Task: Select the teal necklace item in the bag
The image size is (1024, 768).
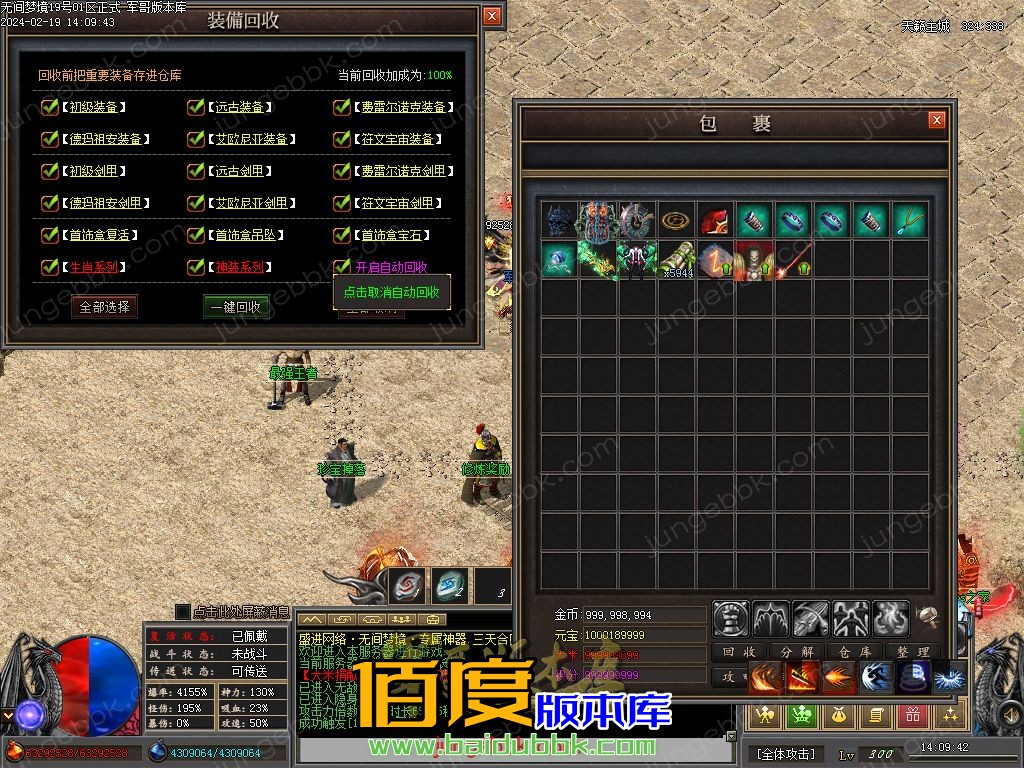Action: click(x=910, y=219)
